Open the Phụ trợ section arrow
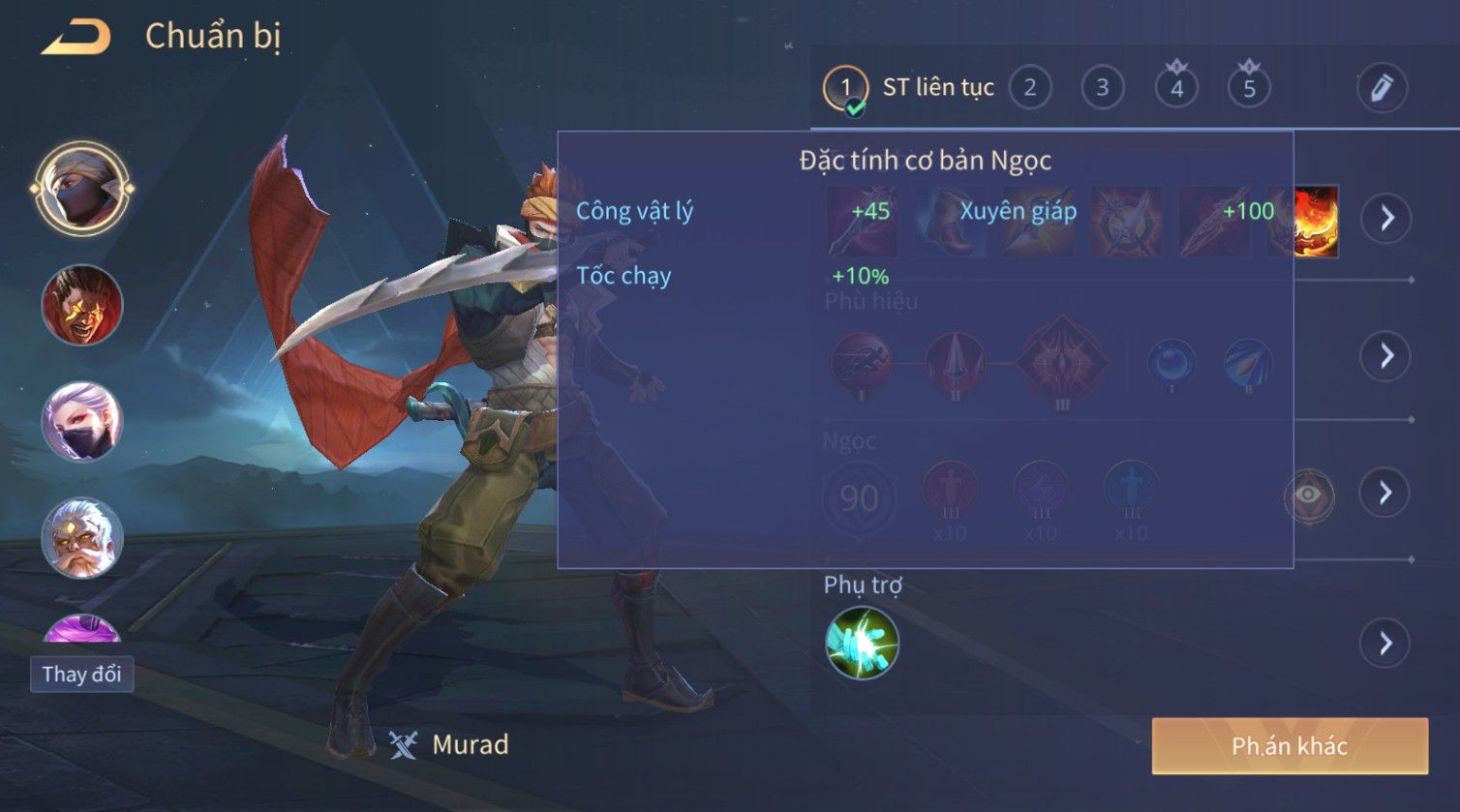The width and height of the screenshot is (1460, 812). tap(1386, 643)
